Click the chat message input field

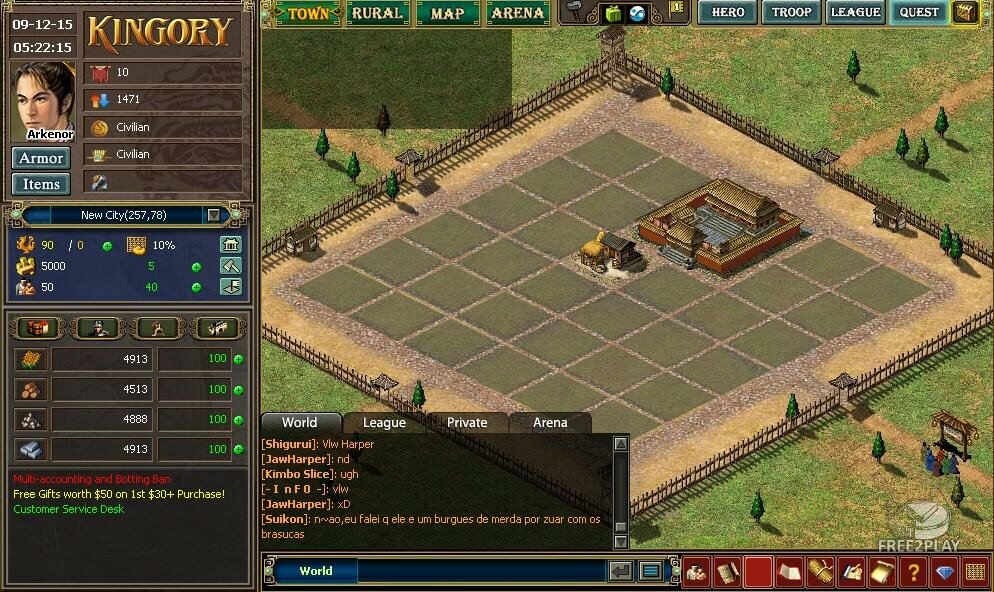(x=480, y=571)
